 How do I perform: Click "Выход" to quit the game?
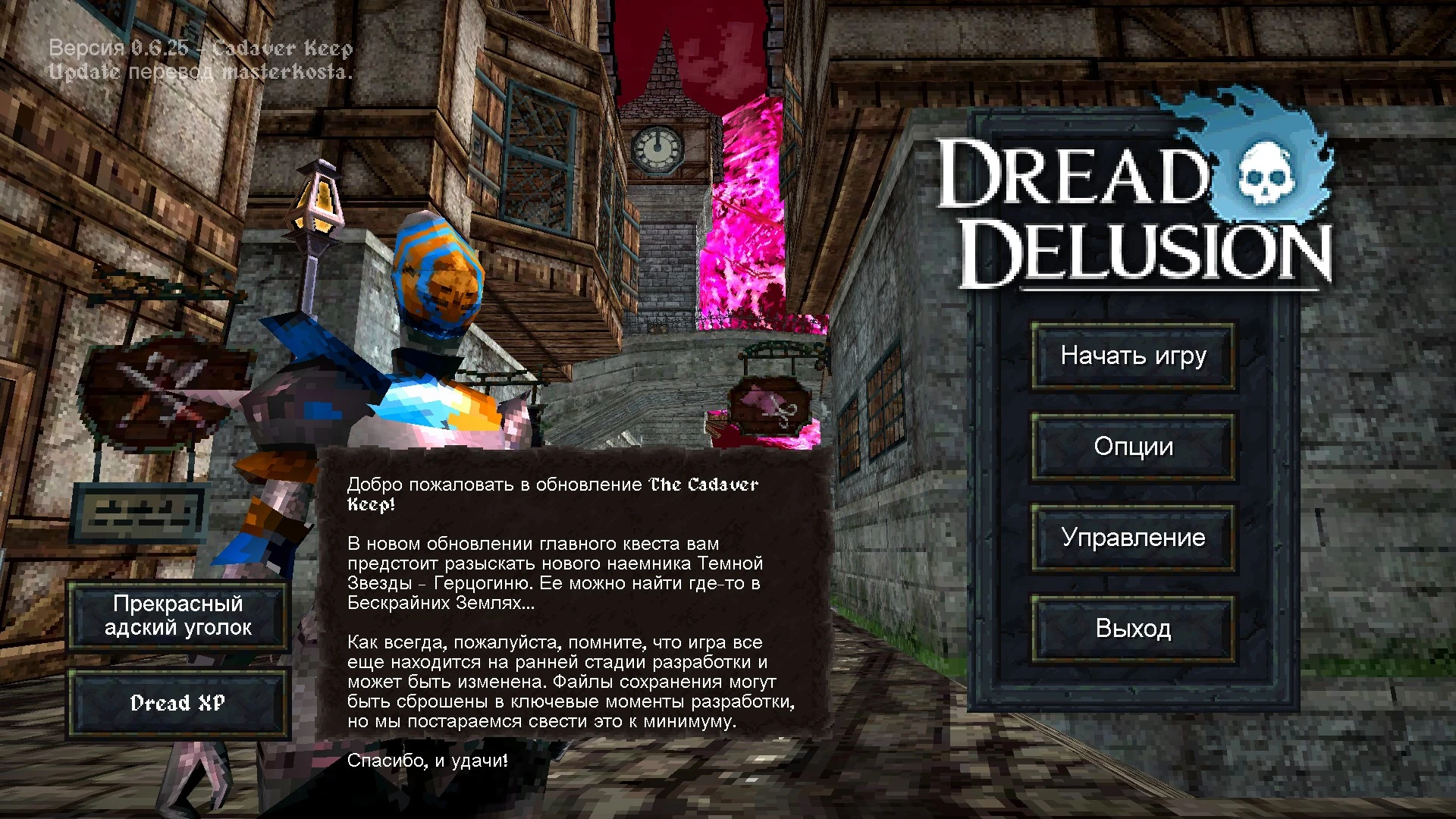(x=1133, y=629)
